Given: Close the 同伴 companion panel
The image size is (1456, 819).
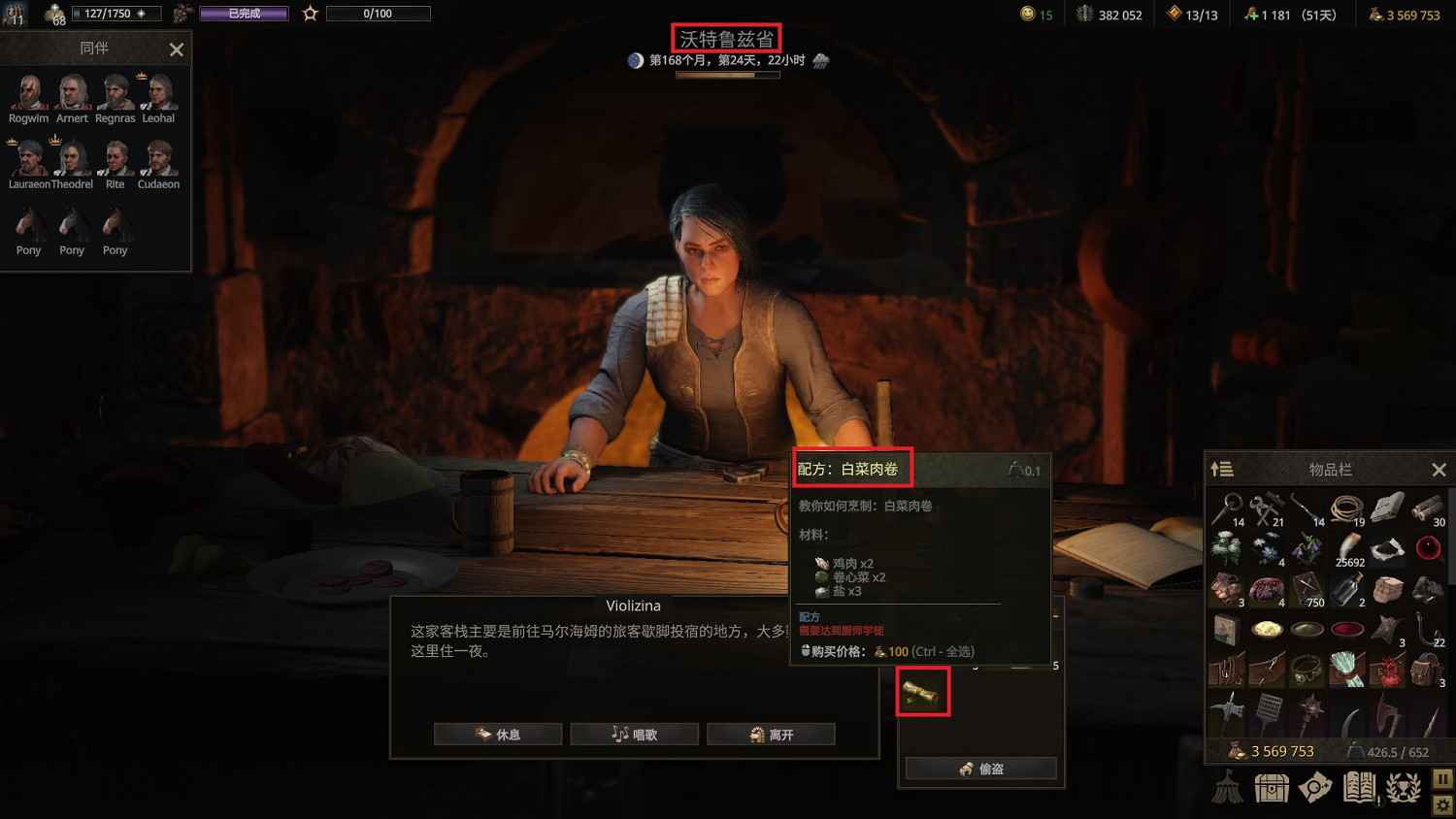Looking at the screenshot, I should point(176,49).
